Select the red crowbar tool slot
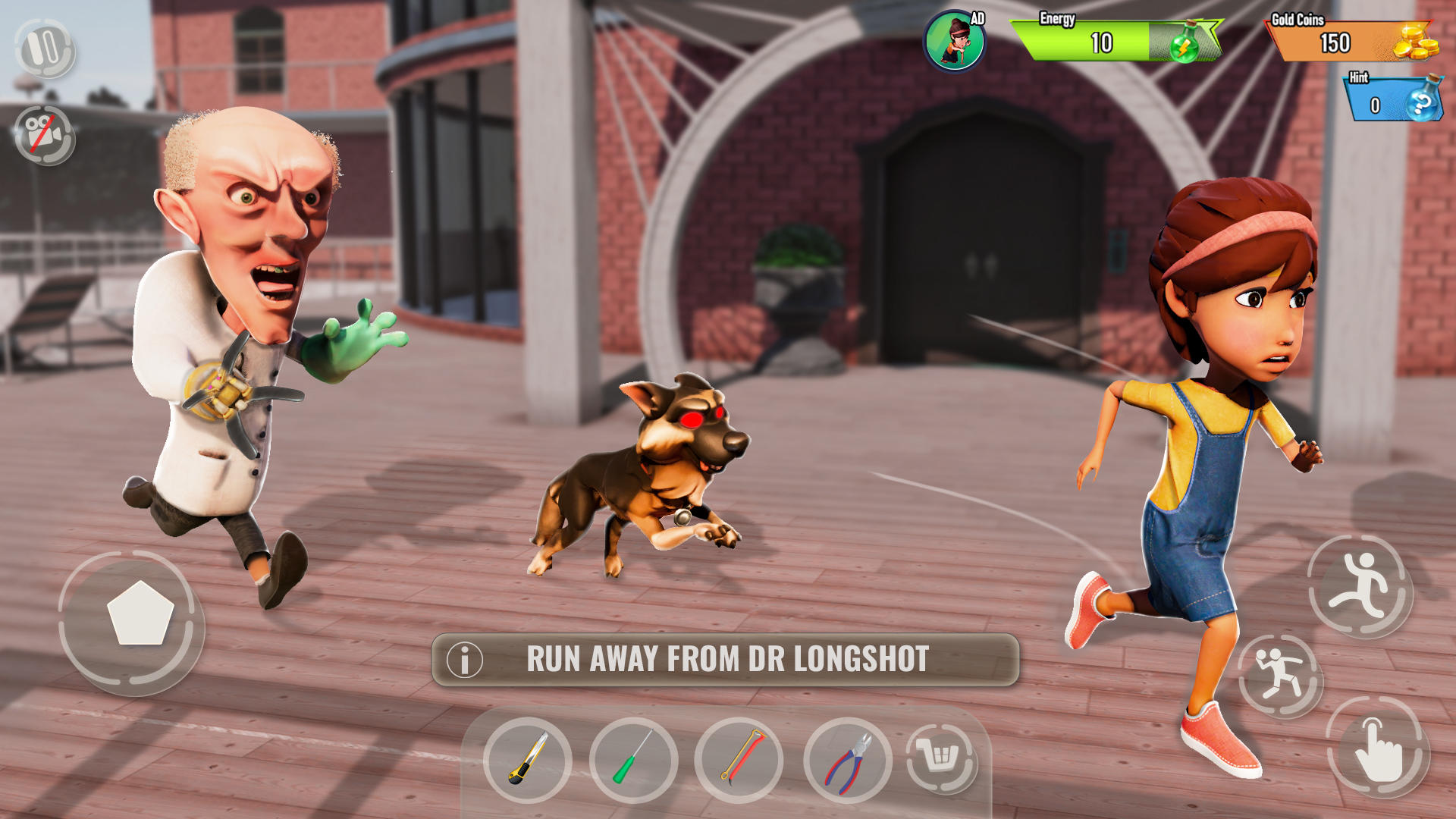The image size is (1456, 819). [x=739, y=759]
